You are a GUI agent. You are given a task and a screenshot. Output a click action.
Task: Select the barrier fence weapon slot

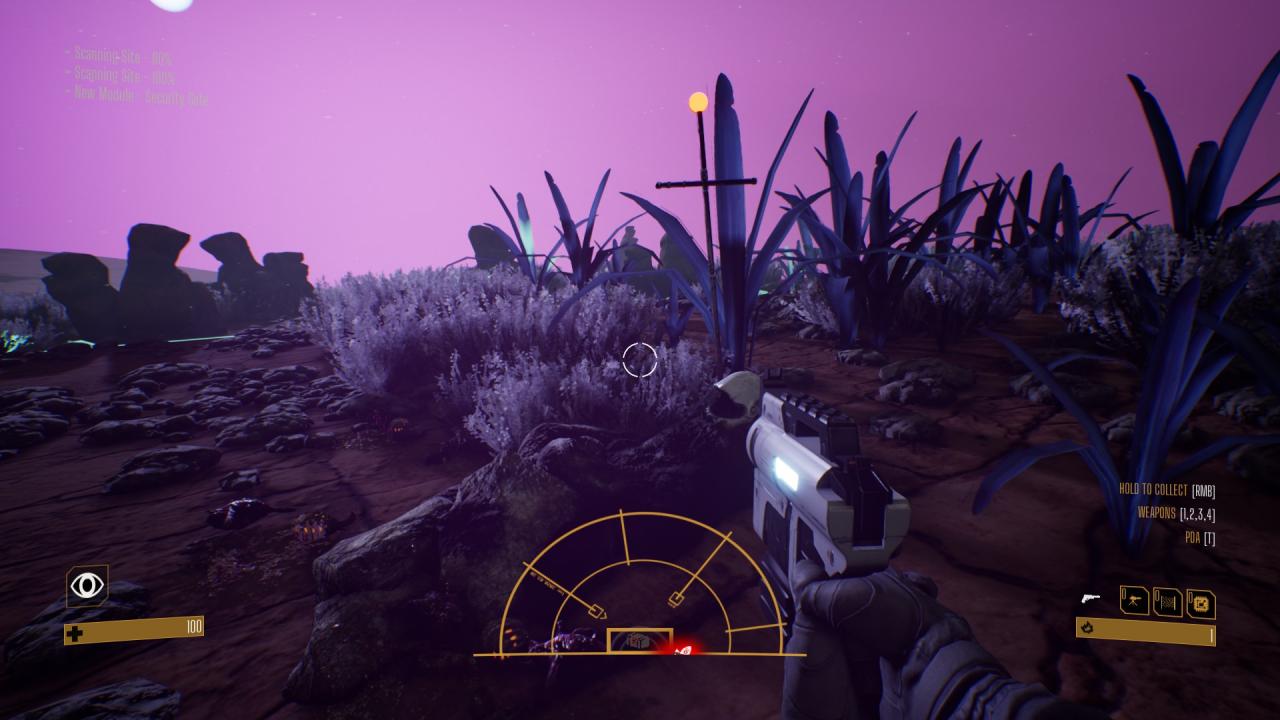coord(1167,602)
